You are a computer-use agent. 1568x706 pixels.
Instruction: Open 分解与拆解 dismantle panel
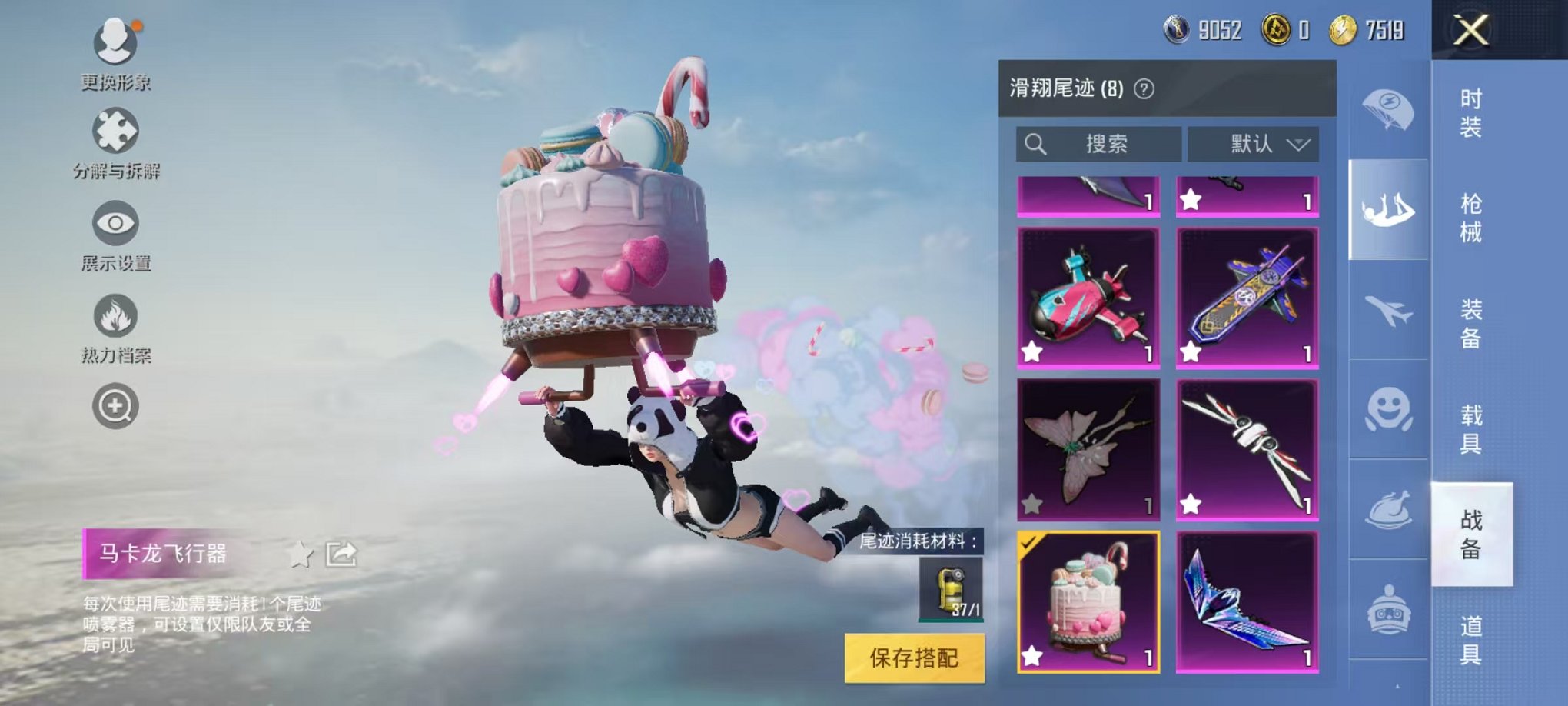[114, 129]
